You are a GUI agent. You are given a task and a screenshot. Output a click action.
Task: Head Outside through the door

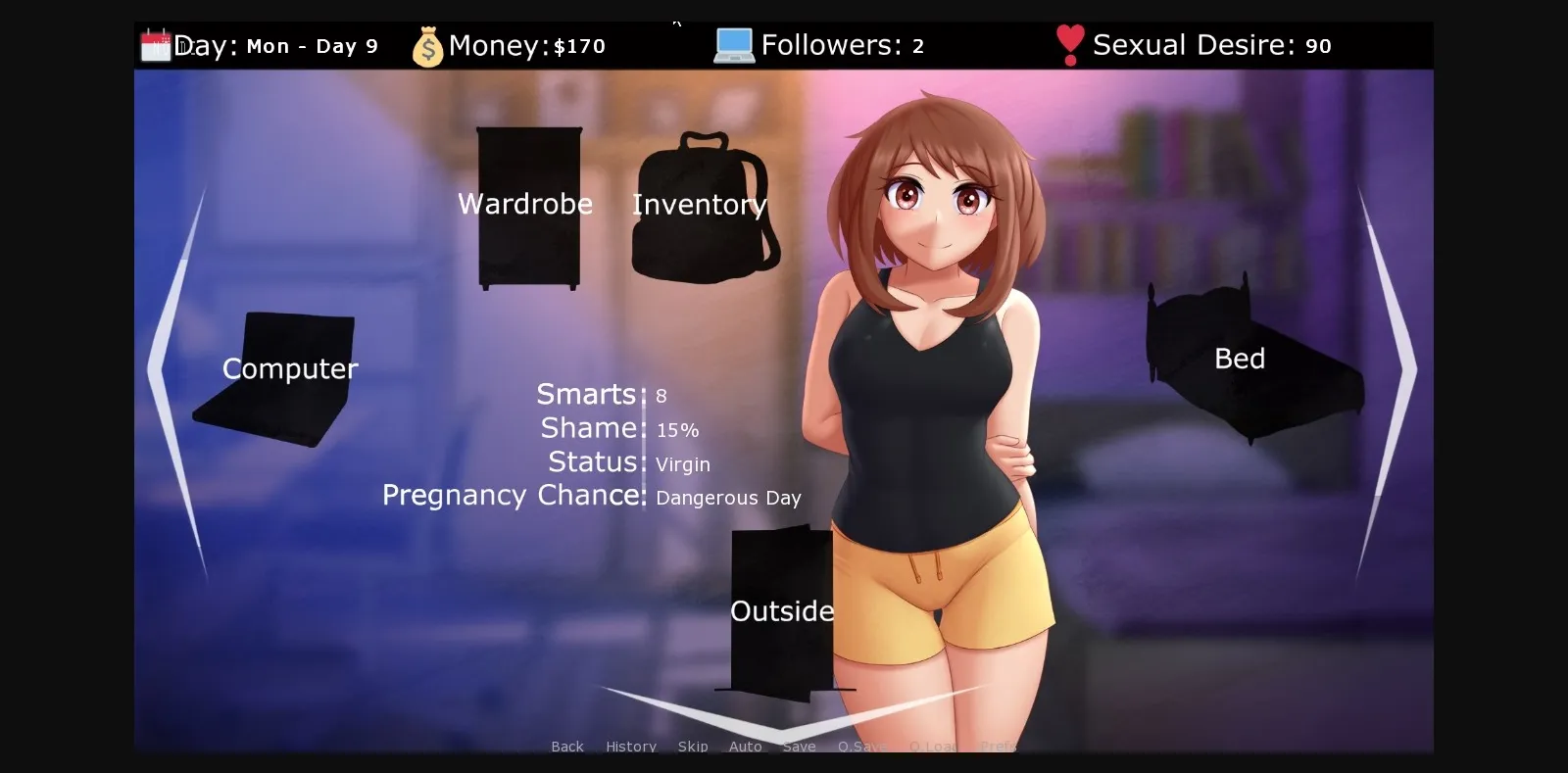(781, 609)
